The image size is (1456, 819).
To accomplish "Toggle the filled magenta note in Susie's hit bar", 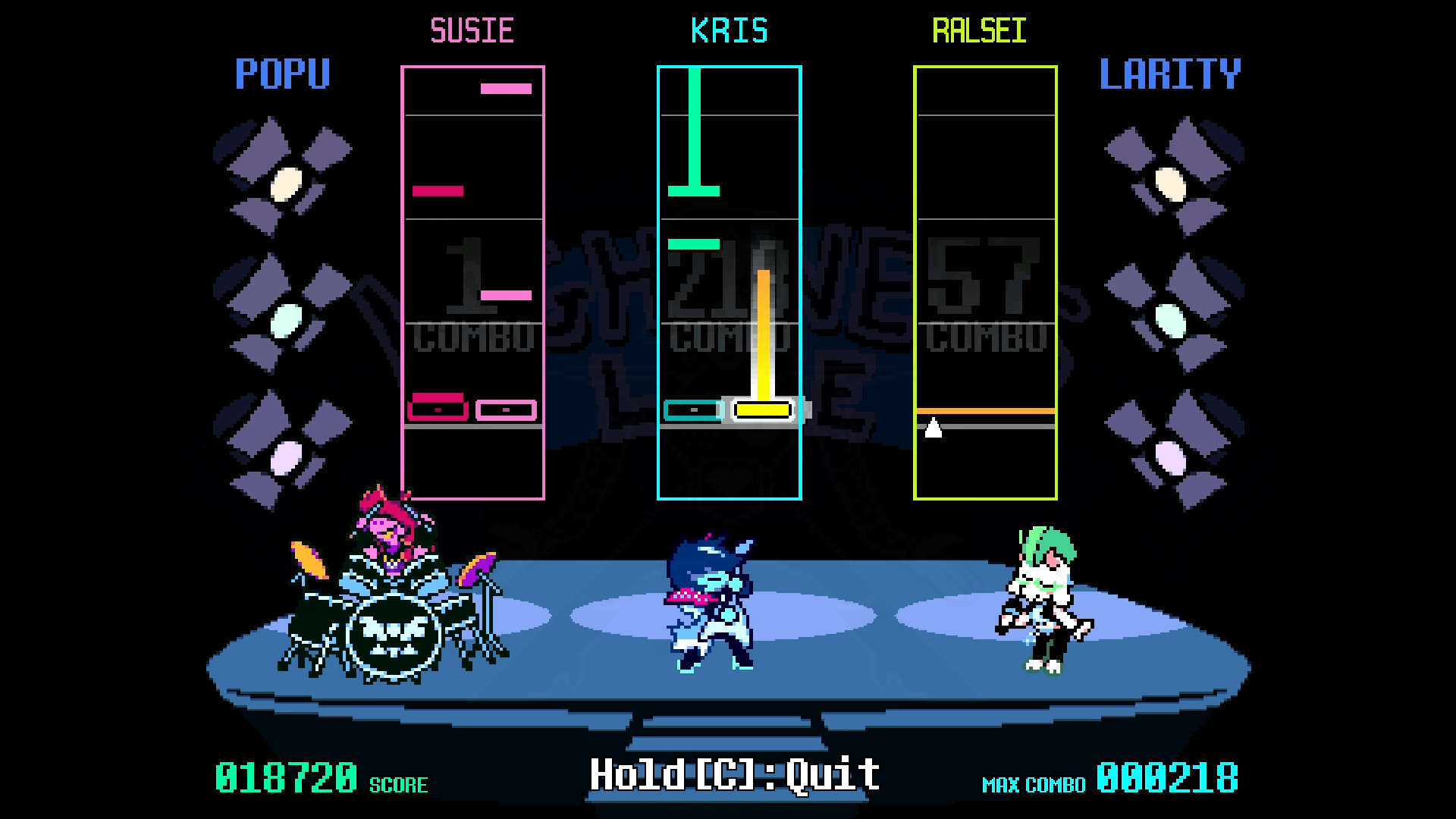I will (x=438, y=408).
